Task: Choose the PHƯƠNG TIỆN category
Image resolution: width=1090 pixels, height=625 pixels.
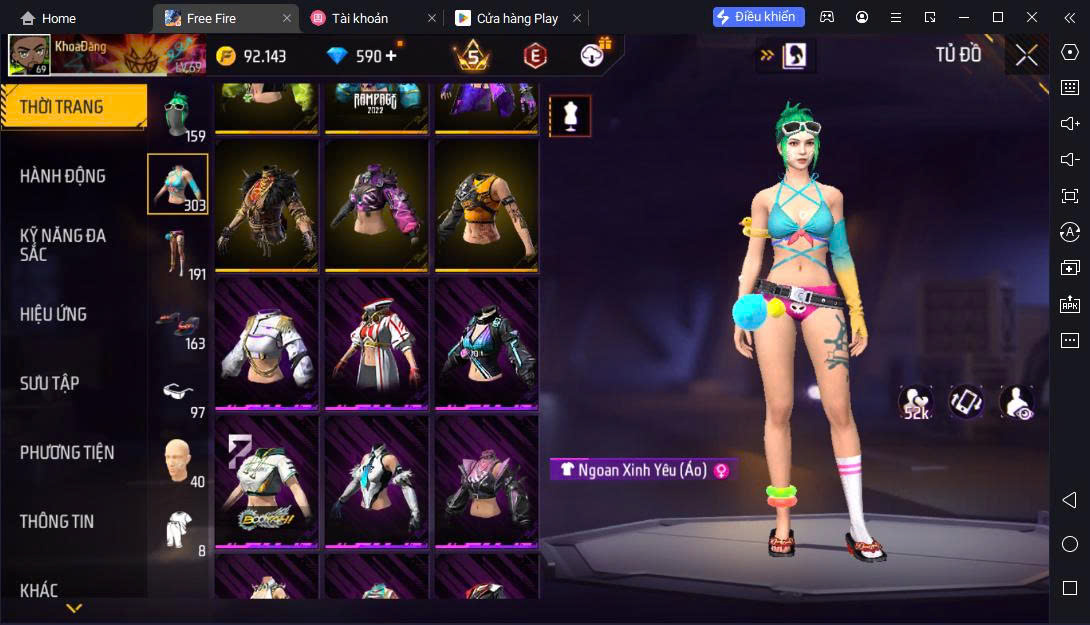Action: [67, 452]
